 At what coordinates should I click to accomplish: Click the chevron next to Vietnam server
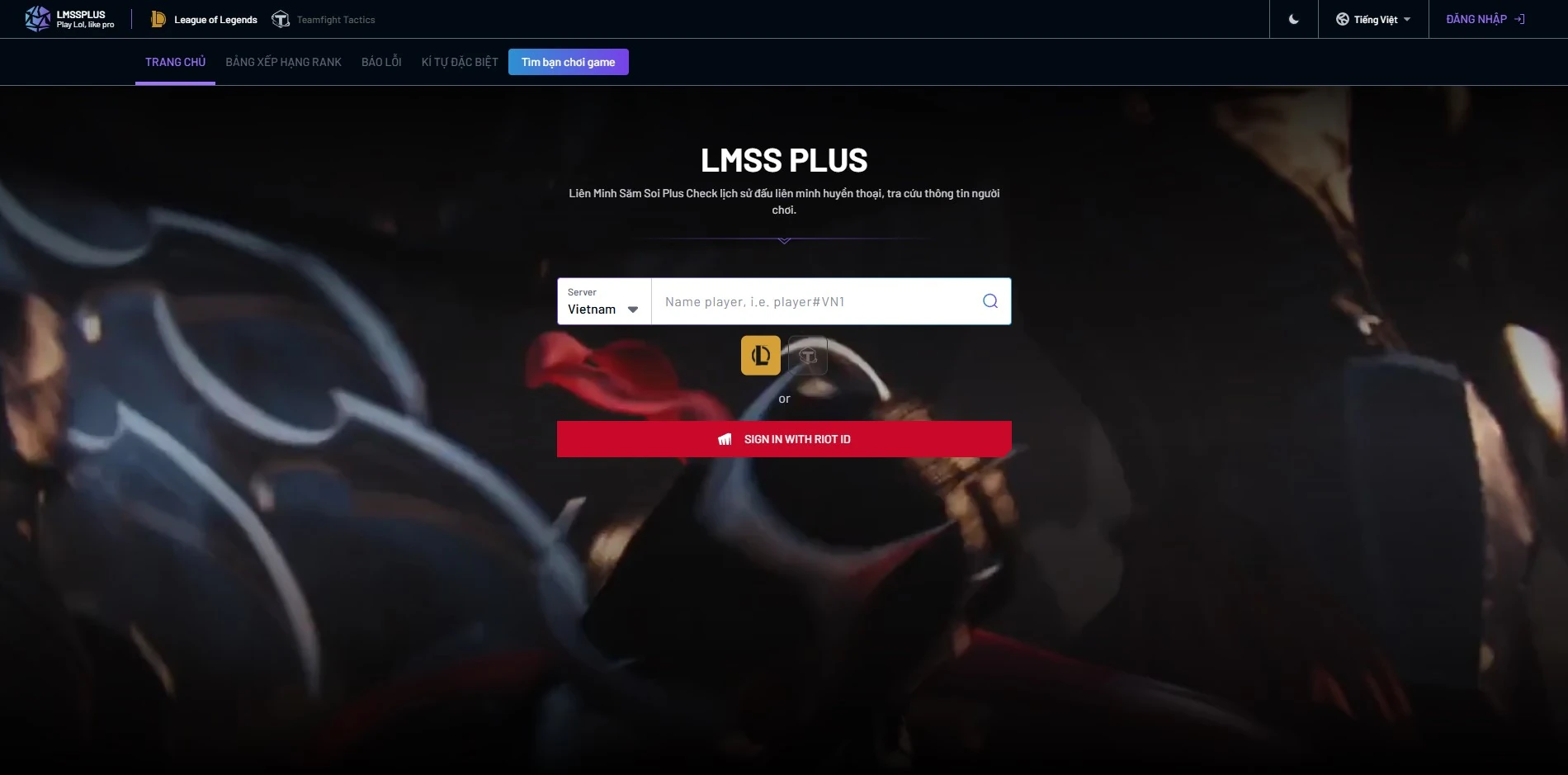(633, 309)
